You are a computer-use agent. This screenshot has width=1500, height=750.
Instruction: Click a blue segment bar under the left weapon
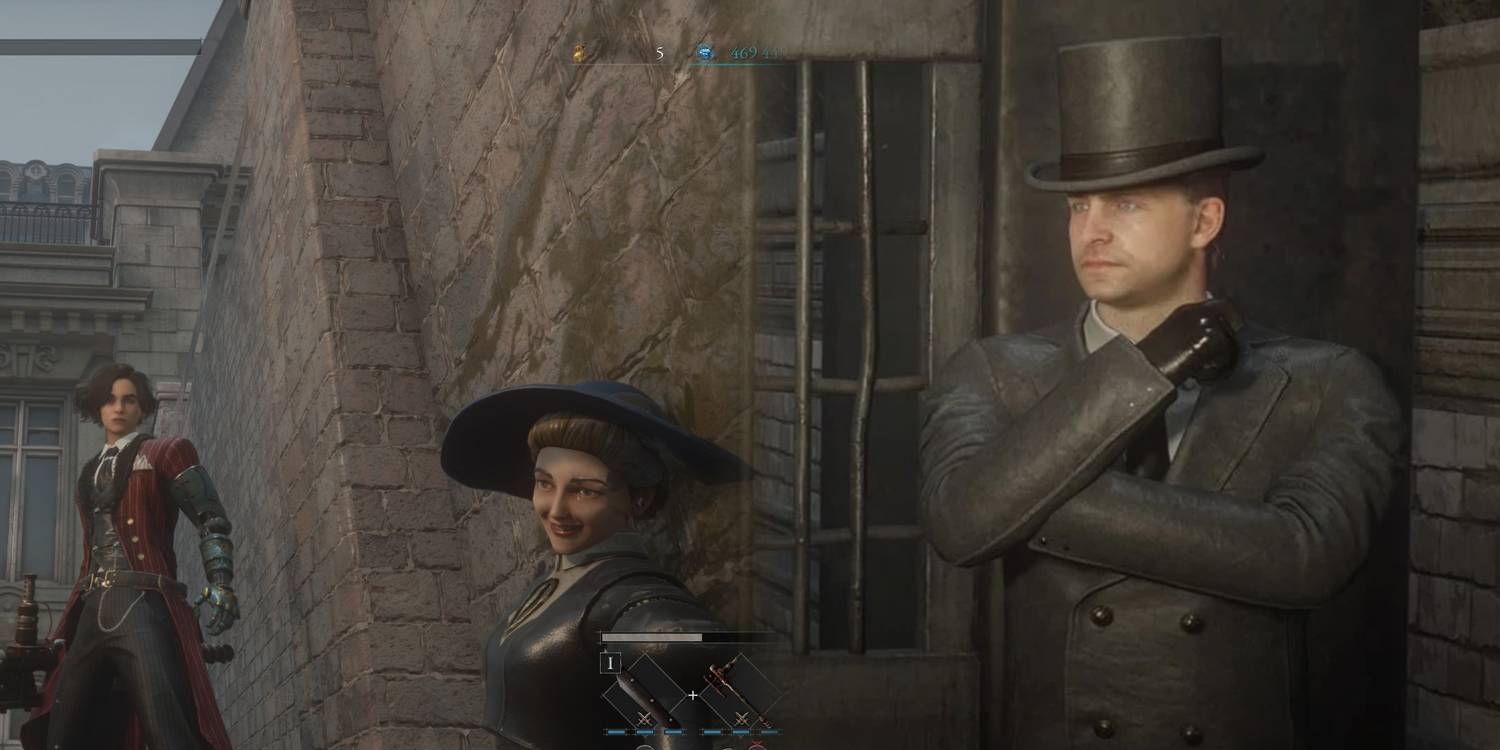pyautogui.click(x=617, y=731)
